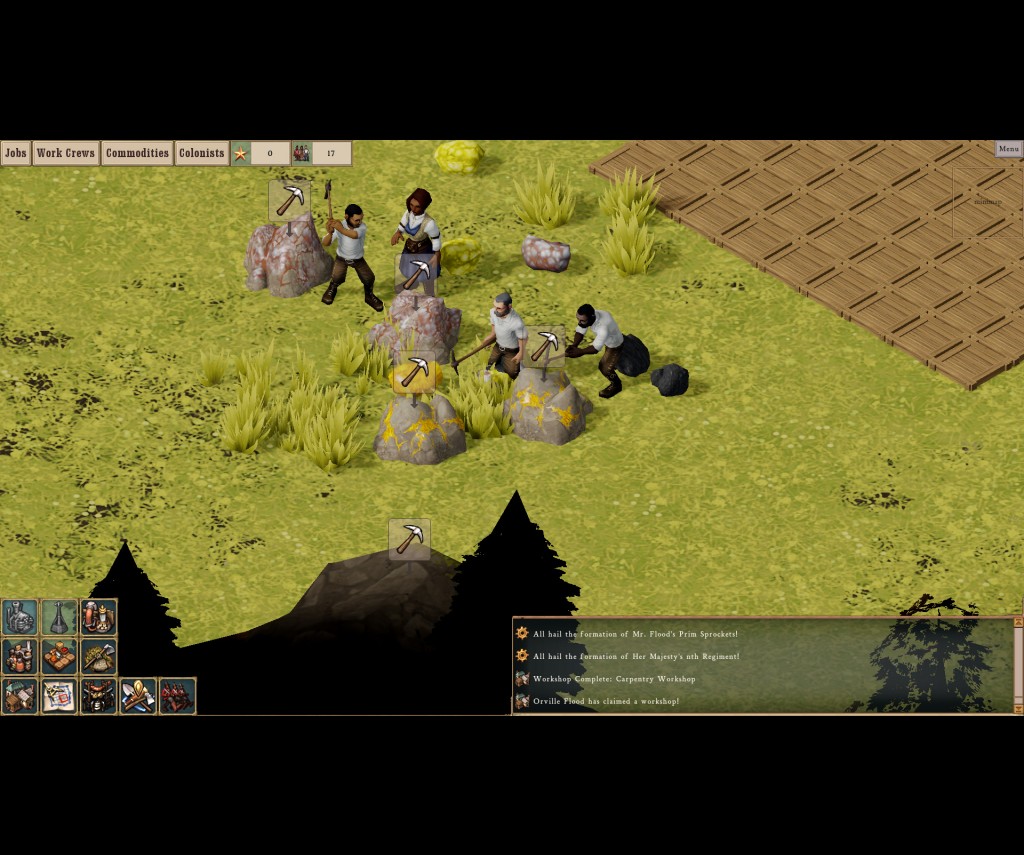Select the redcoat soldiers military icon
This screenshot has height=855, width=1024.
point(177,695)
